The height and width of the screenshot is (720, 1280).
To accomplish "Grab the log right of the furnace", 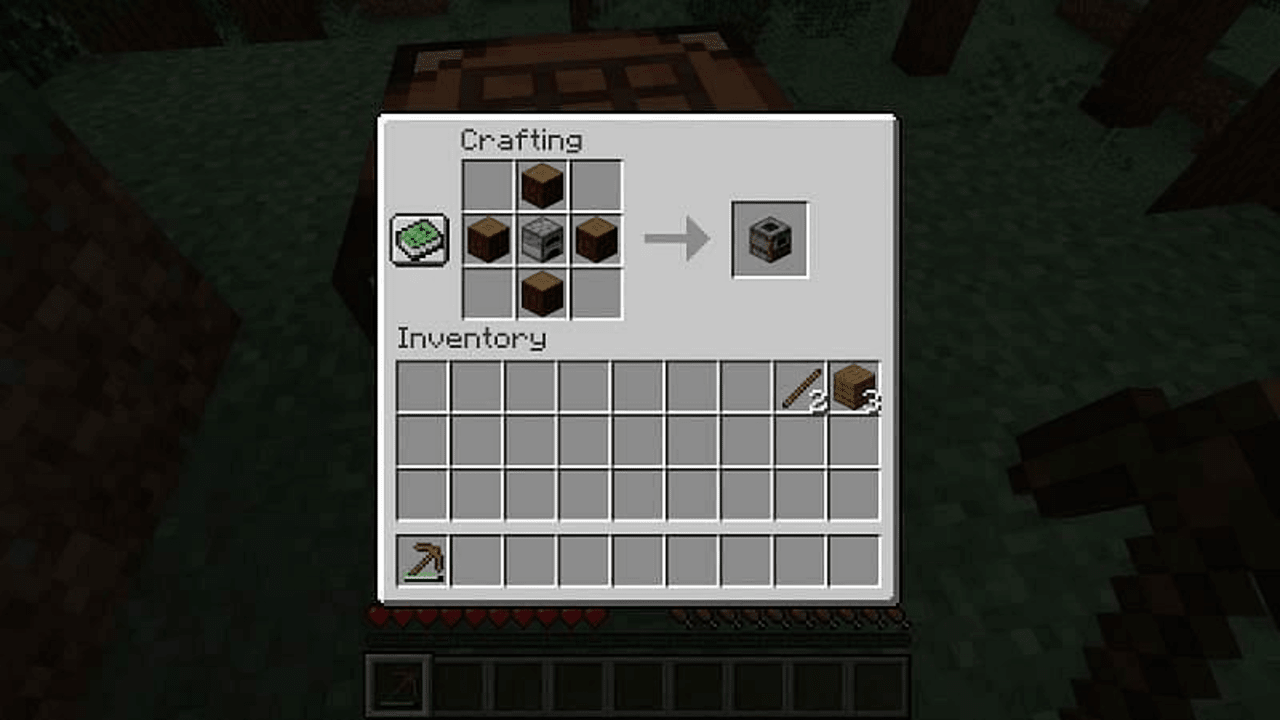I will point(596,240).
